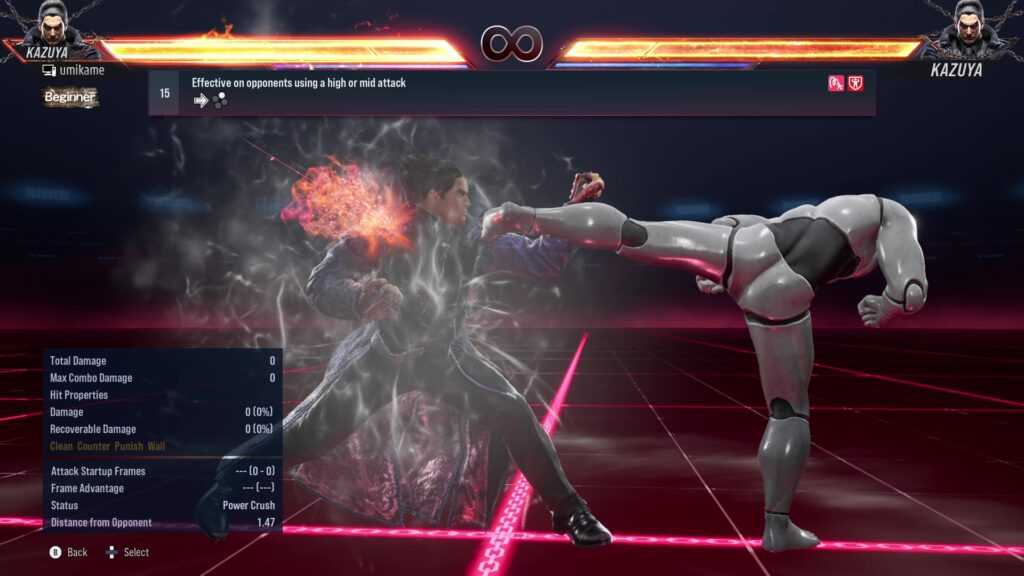Click the red shield icon on the move row

coord(856,83)
